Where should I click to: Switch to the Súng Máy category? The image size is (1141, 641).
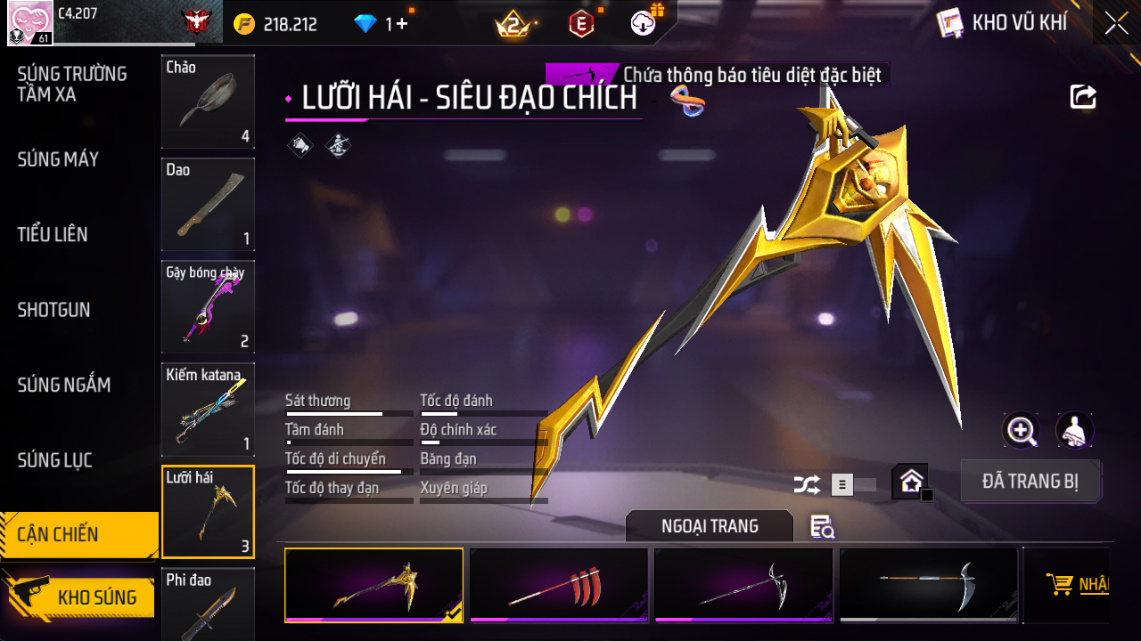tap(58, 159)
